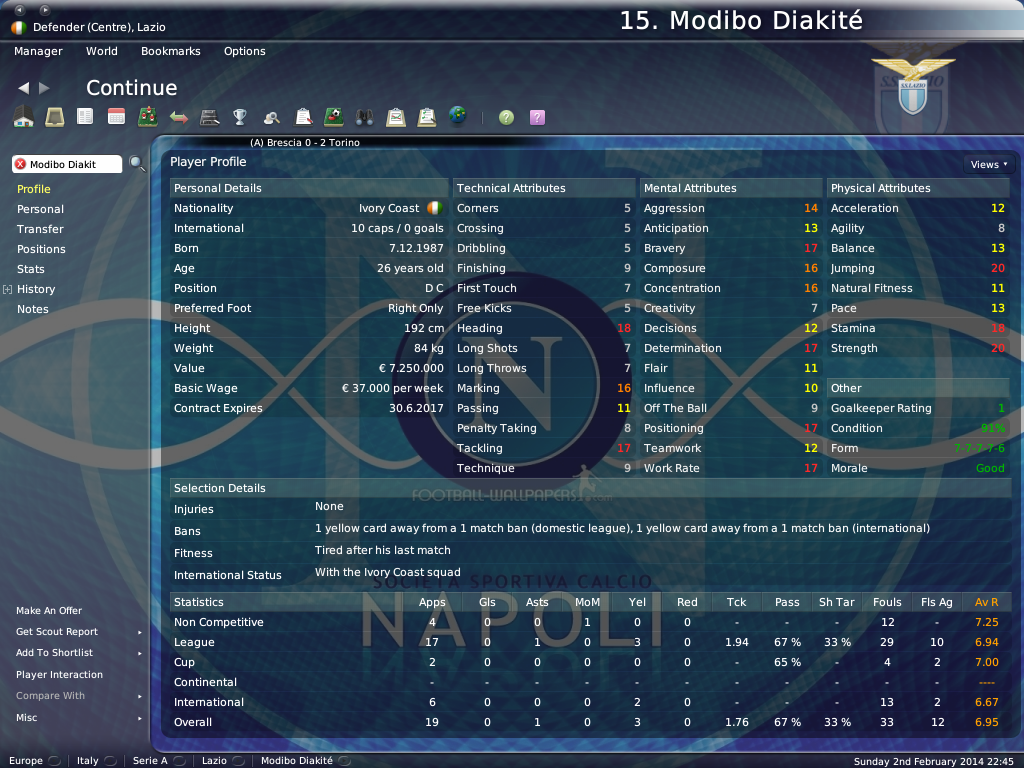
Task: Open the World menu
Action: pyautogui.click(x=101, y=51)
